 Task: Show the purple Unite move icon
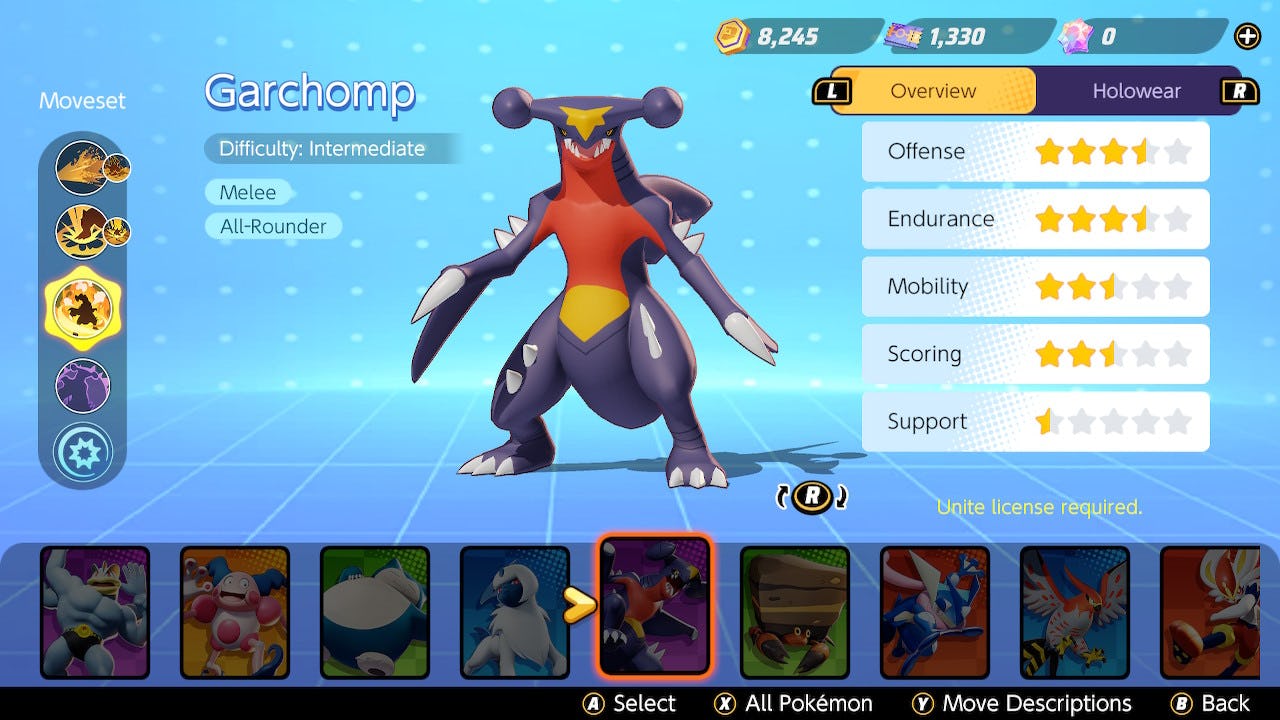(82, 386)
